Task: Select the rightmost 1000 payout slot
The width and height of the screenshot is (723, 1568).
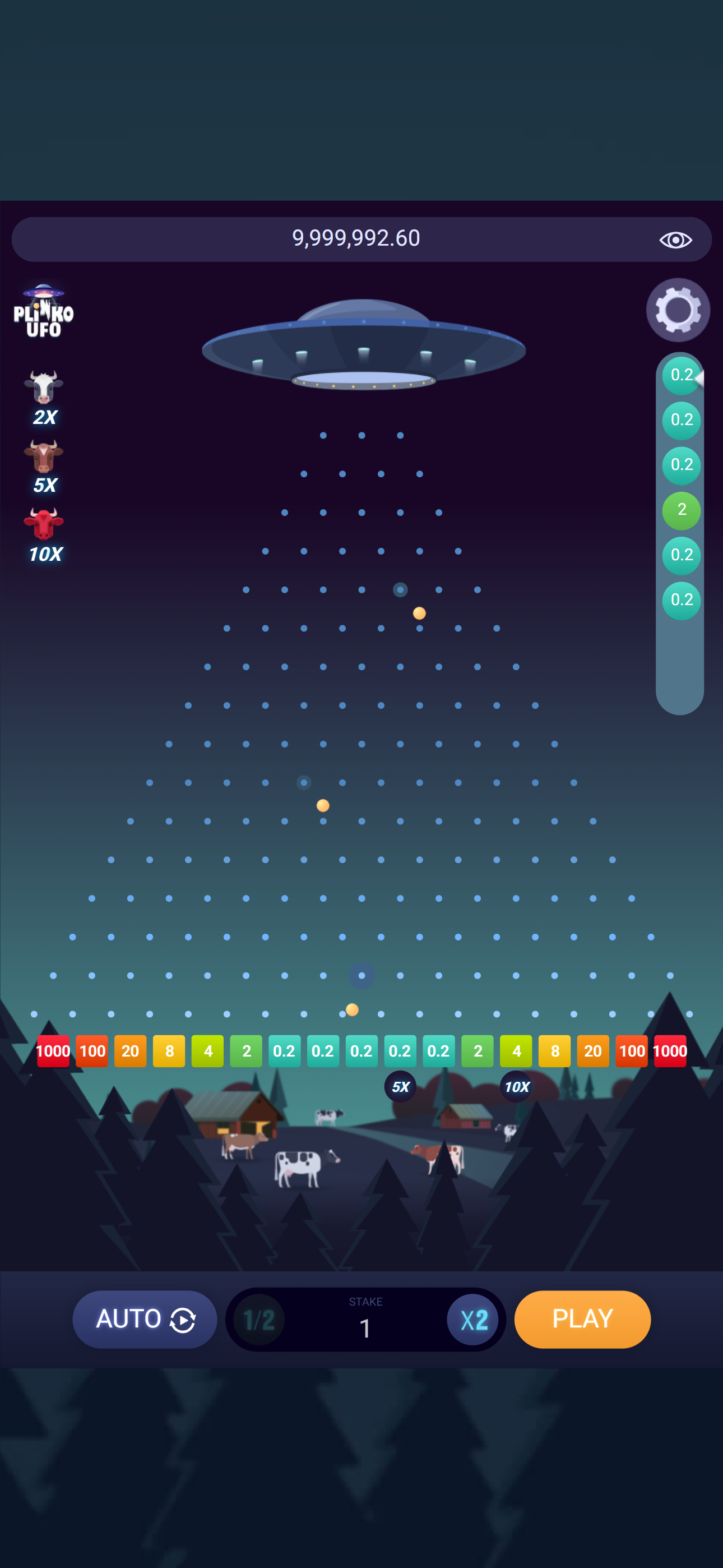Action: (670, 1050)
